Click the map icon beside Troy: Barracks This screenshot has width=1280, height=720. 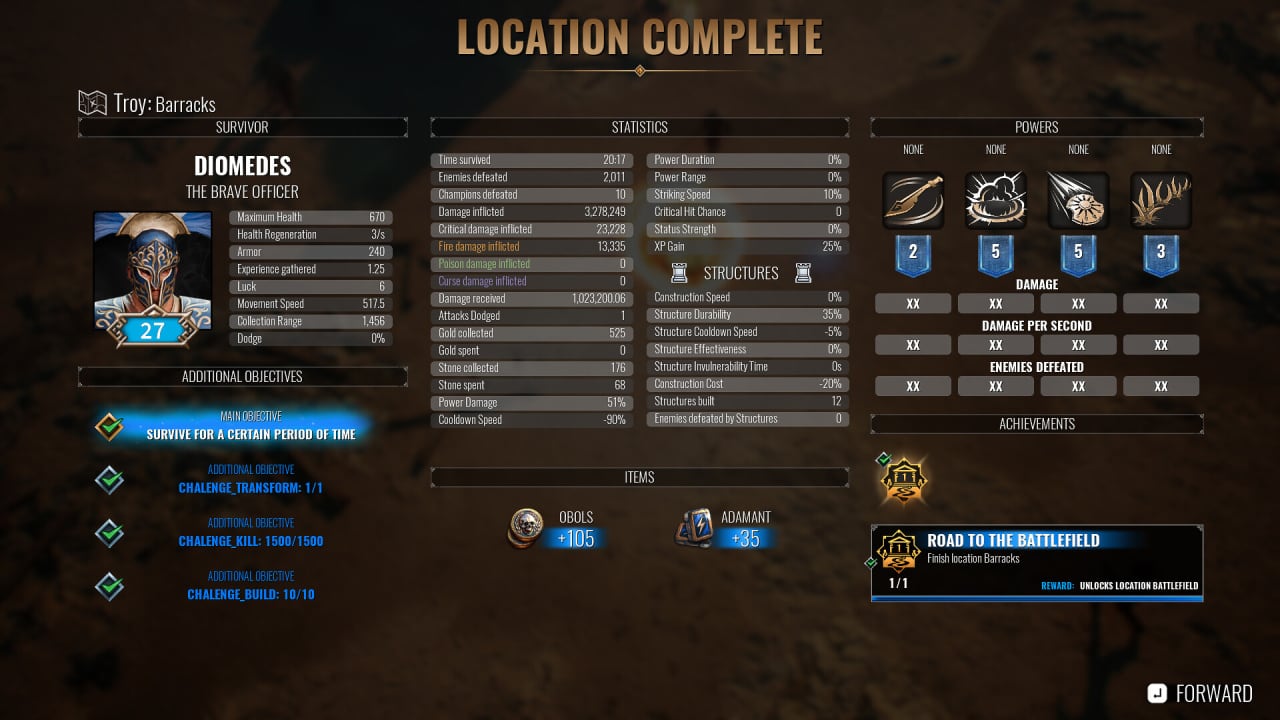(x=93, y=103)
